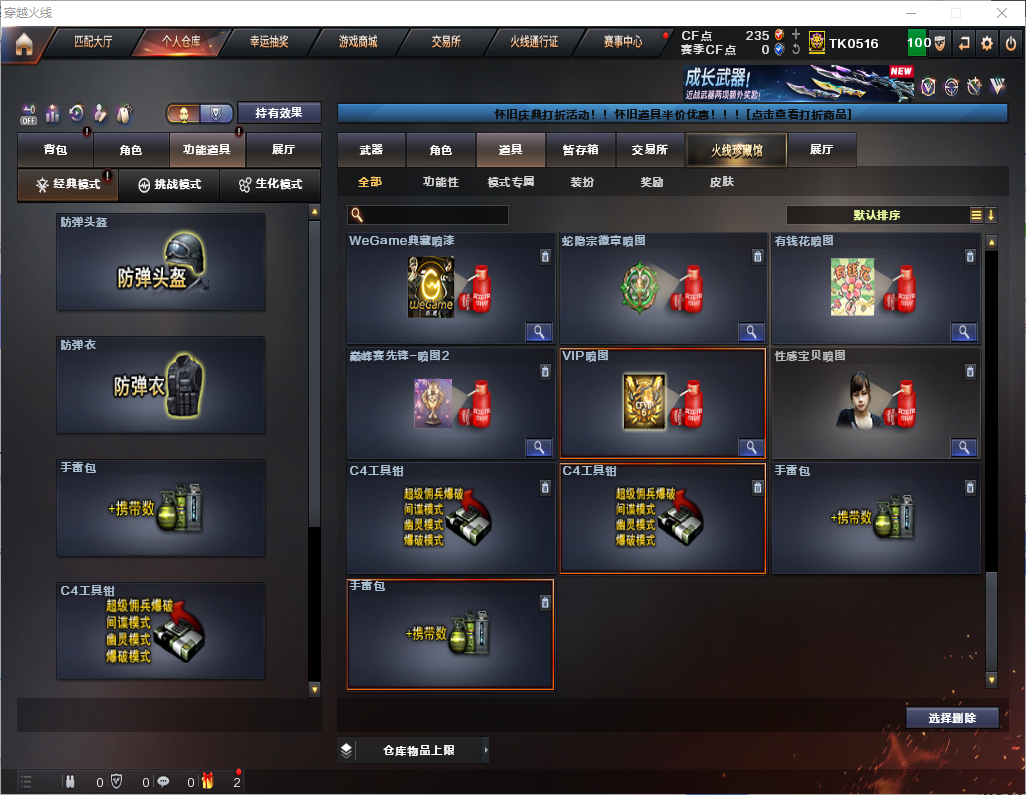Go to the 幸运抽奖 lucky draw page
Viewport: 1026px width, 795px height.
point(268,42)
